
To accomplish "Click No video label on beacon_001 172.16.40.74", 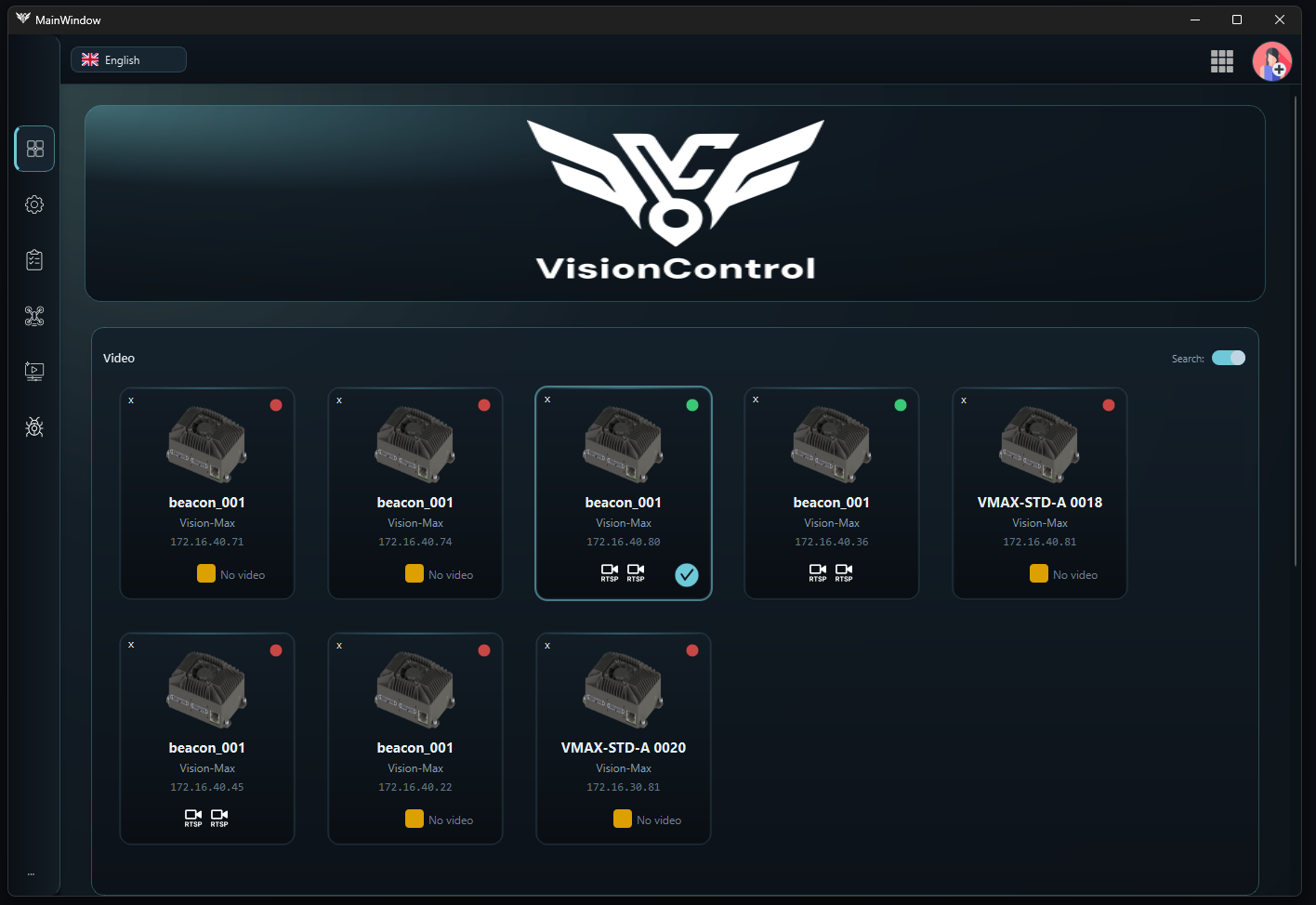I will pos(450,573).
